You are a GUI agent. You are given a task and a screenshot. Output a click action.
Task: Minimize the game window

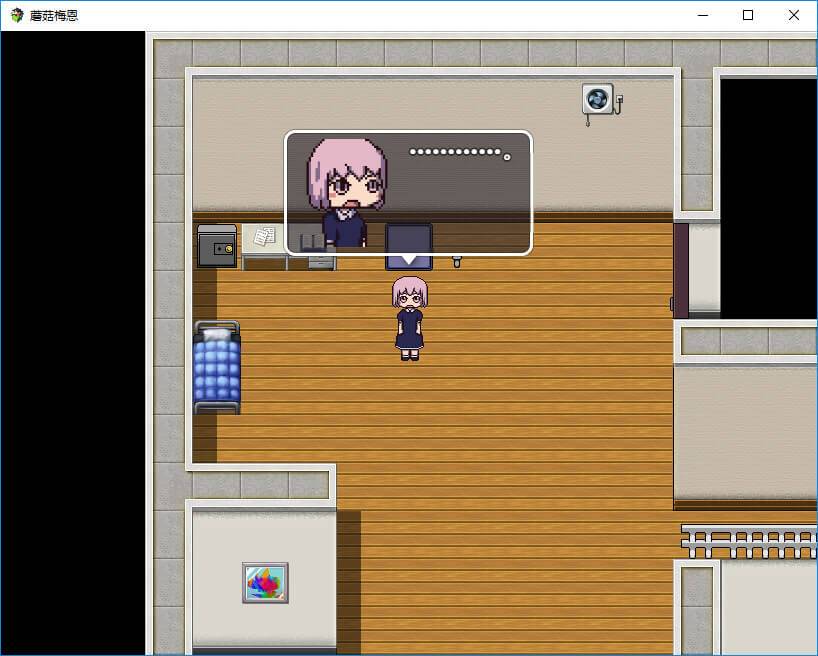702,15
